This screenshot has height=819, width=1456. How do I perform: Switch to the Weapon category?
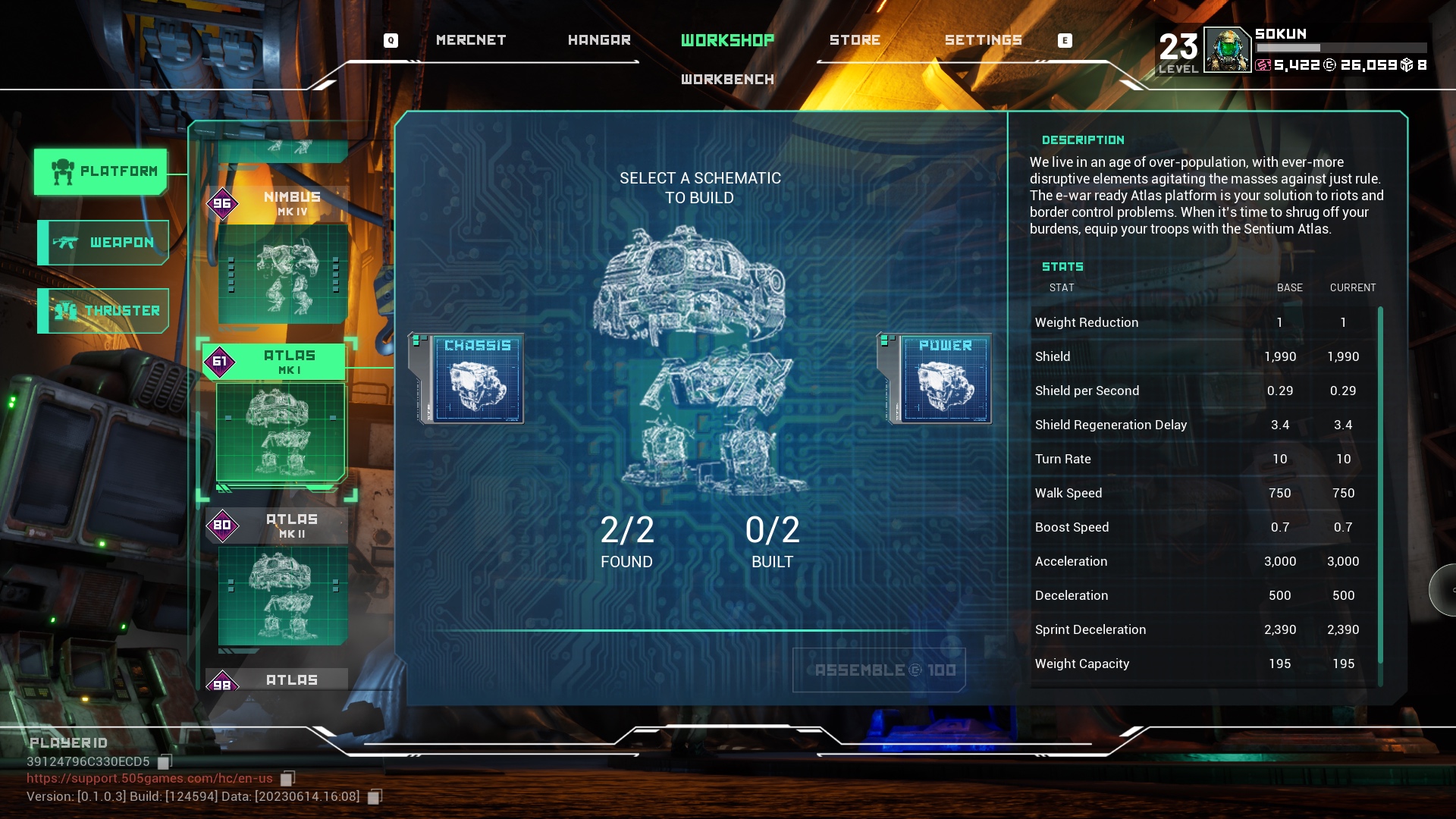click(x=104, y=243)
